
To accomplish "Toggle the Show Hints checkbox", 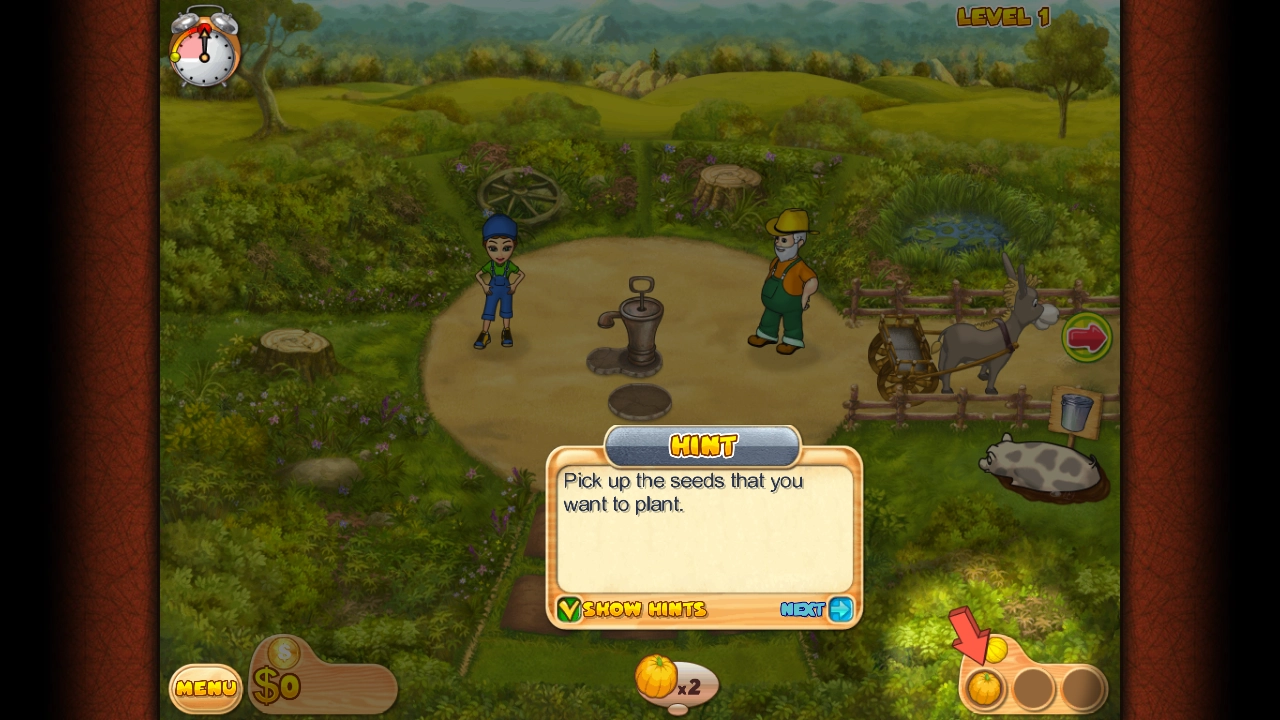I will point(569,609).
